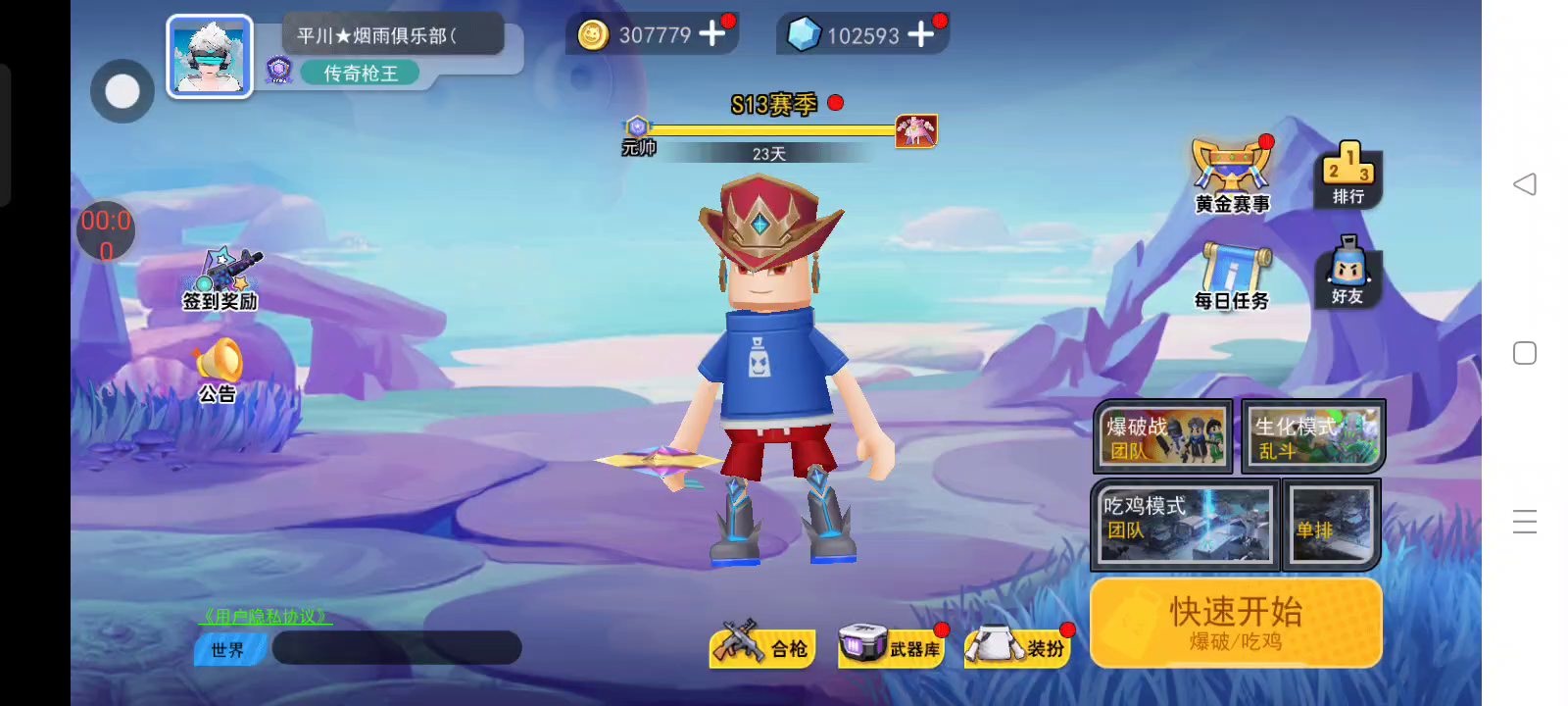
Task: Open the player avatar profile
Action: [210, 57]
